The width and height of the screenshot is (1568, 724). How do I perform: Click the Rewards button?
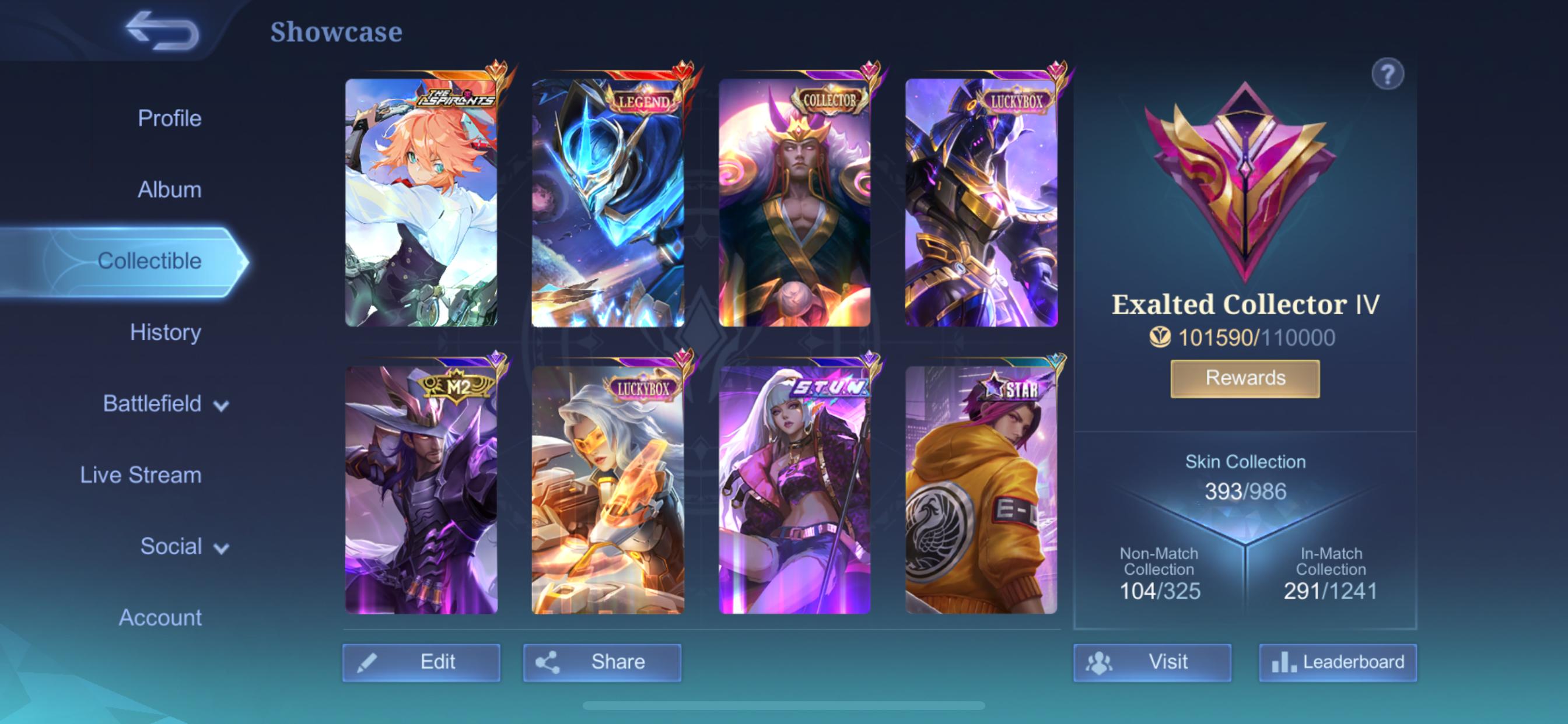click(x=1244, y=377)
